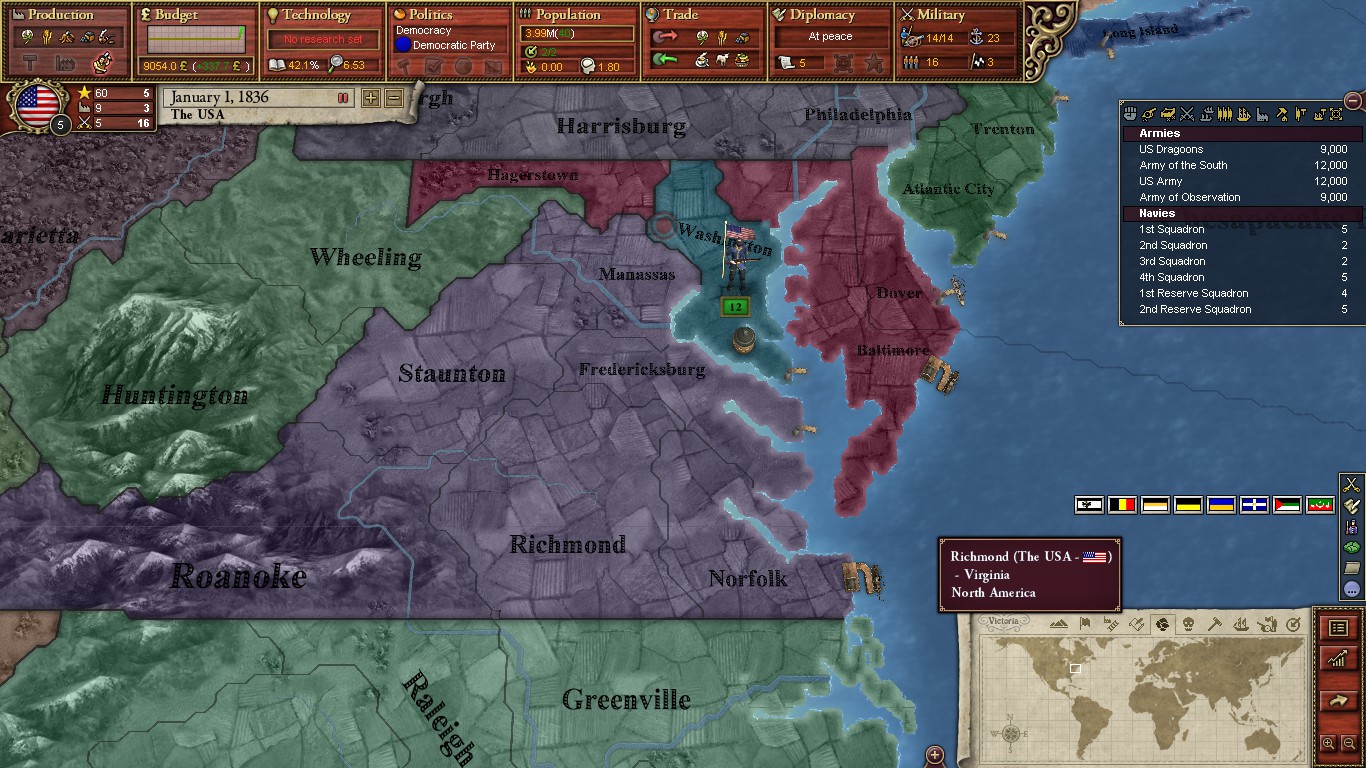Open statistics with the rising graph button

click(1338, 658)
